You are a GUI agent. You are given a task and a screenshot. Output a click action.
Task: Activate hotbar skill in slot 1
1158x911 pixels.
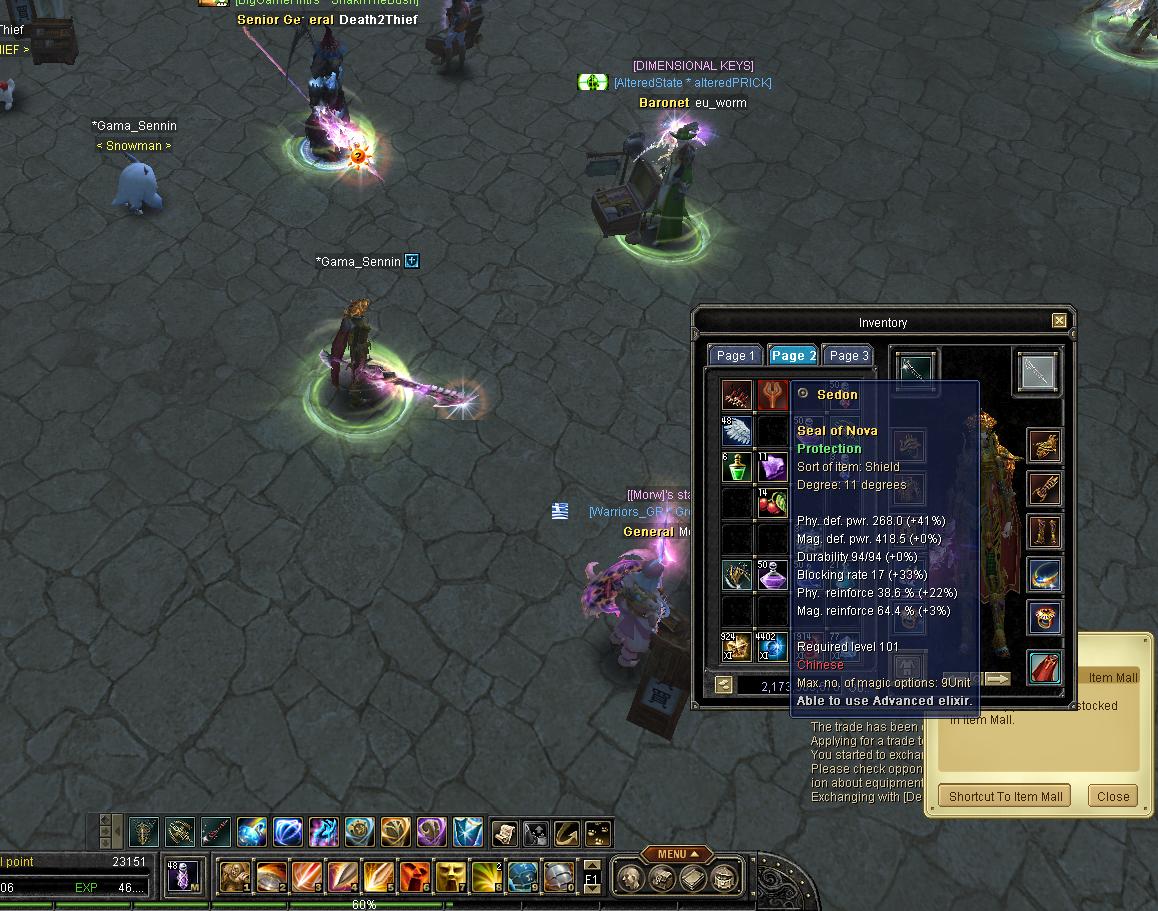(235, 877)
